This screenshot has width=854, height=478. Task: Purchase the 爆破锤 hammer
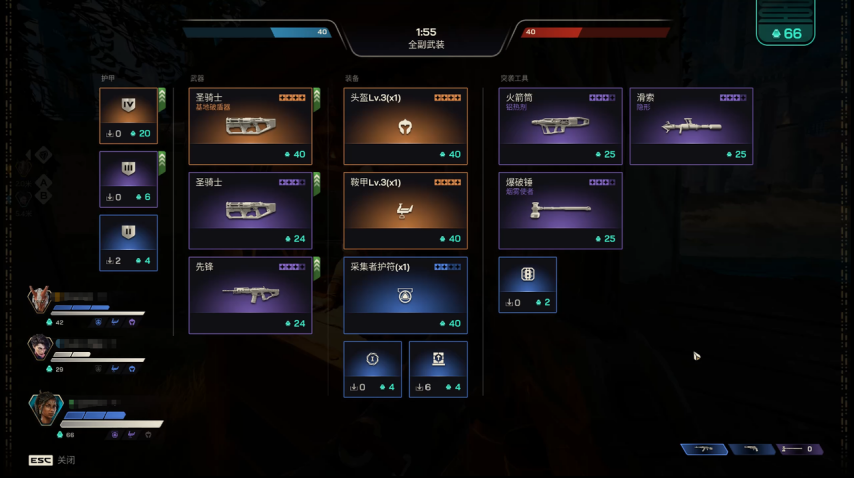tap(560, 210)
